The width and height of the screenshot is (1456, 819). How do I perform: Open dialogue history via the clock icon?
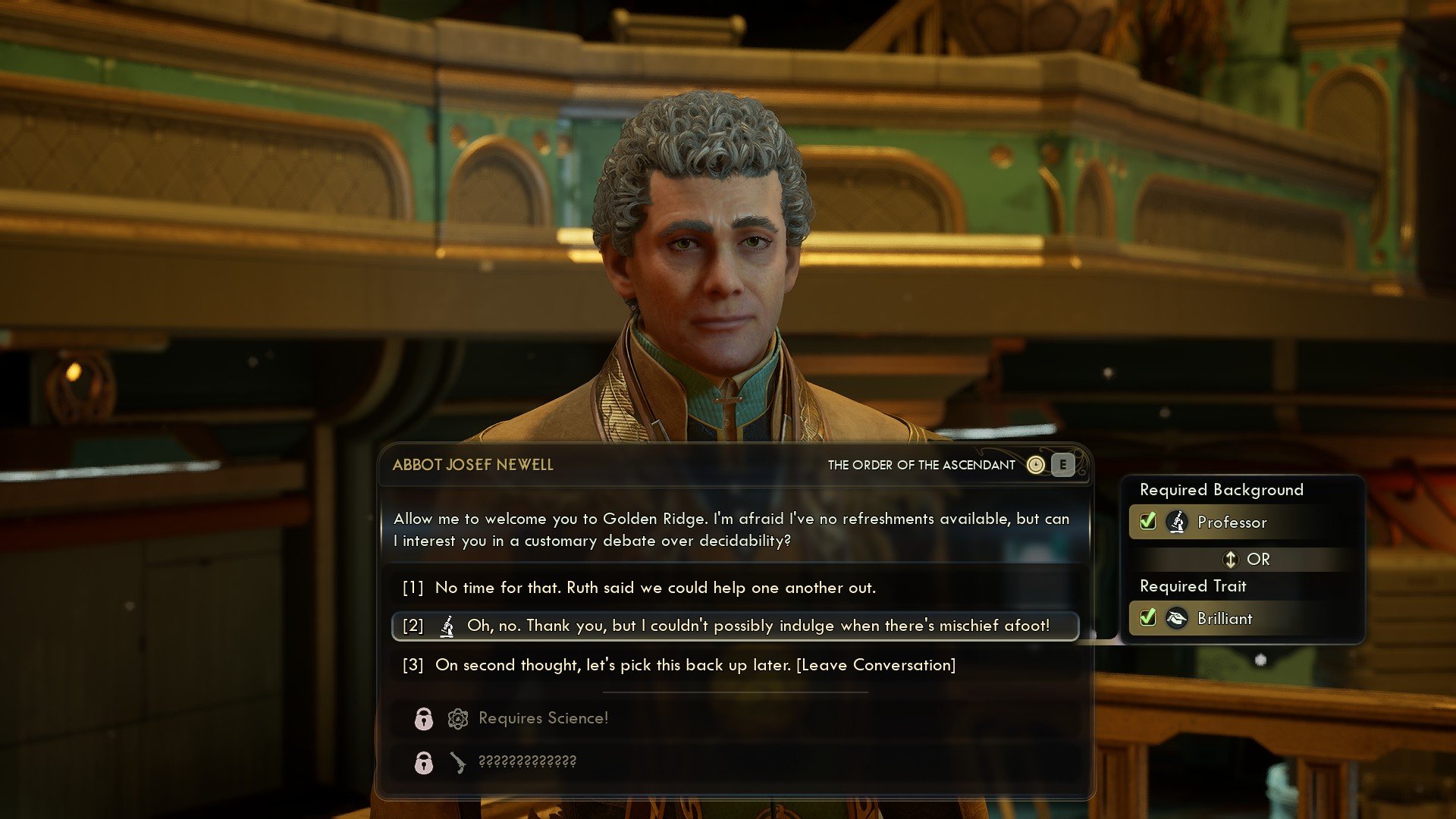pos(1035,465)
